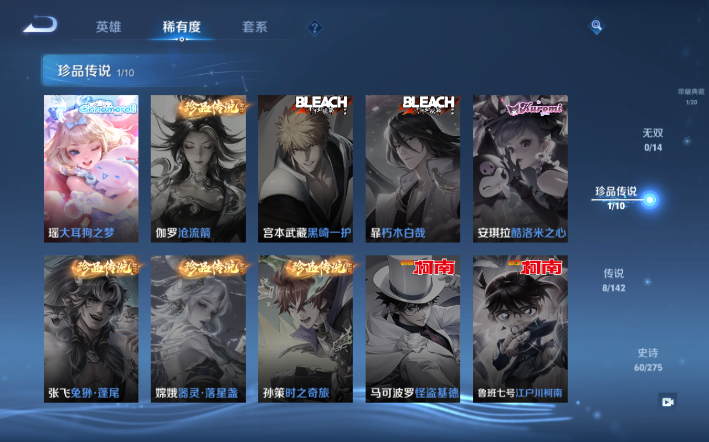Jump to the 荣耀典藏 rarity category
Screen dimensions: 709x442
click(690, 95)
